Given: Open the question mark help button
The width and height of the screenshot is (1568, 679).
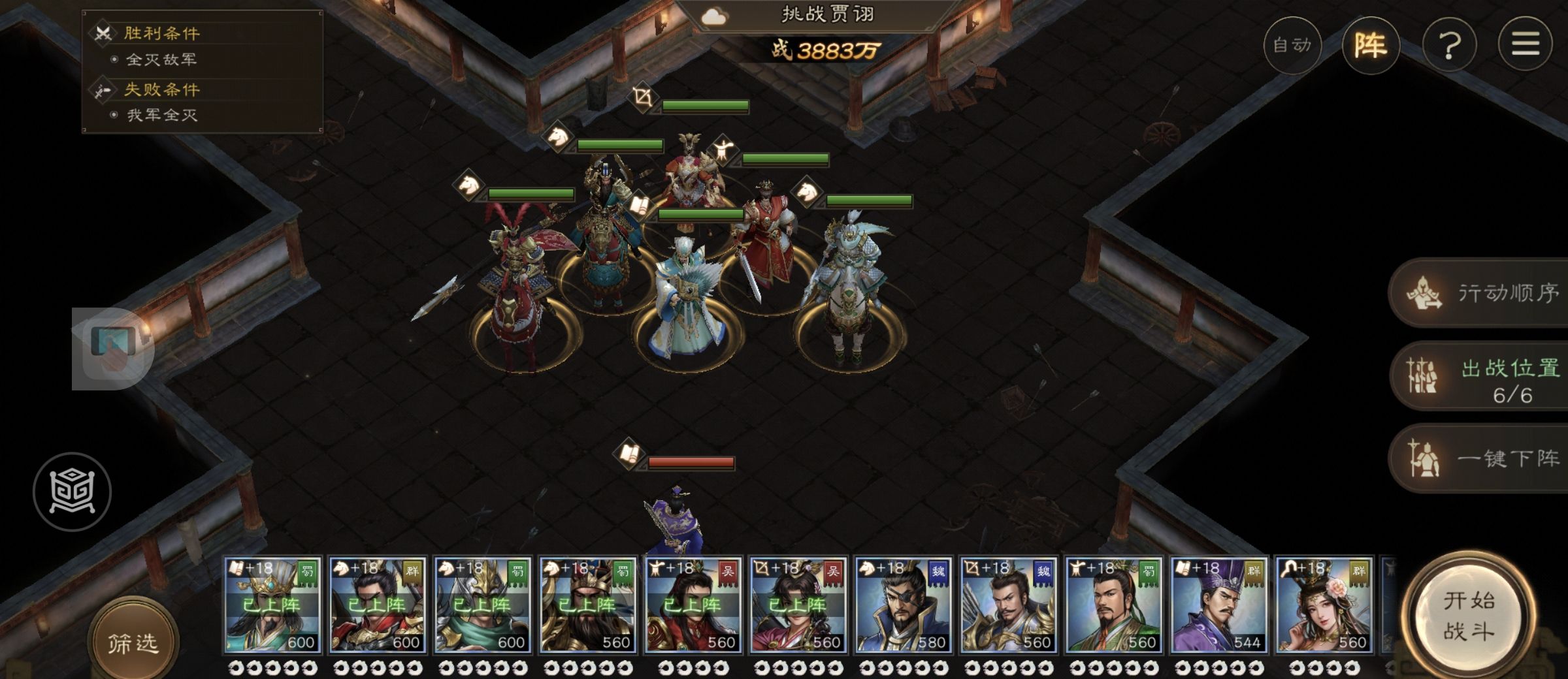Looking at the screenshot, I should (x=1449, y=45).
